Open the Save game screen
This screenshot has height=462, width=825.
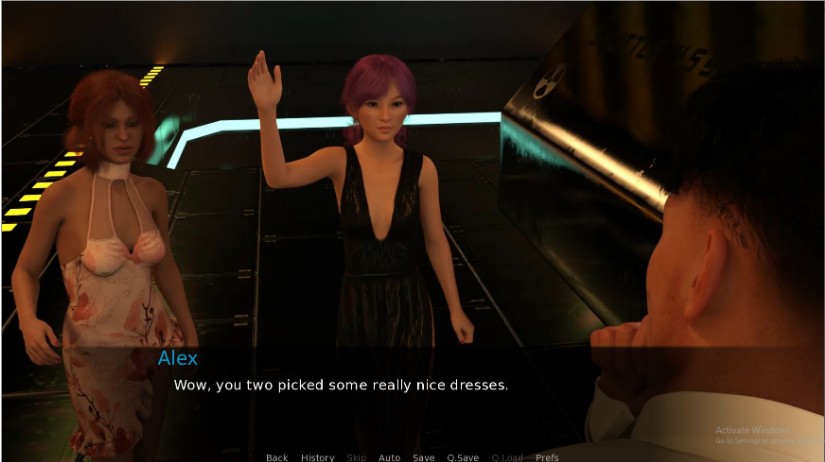424,457
